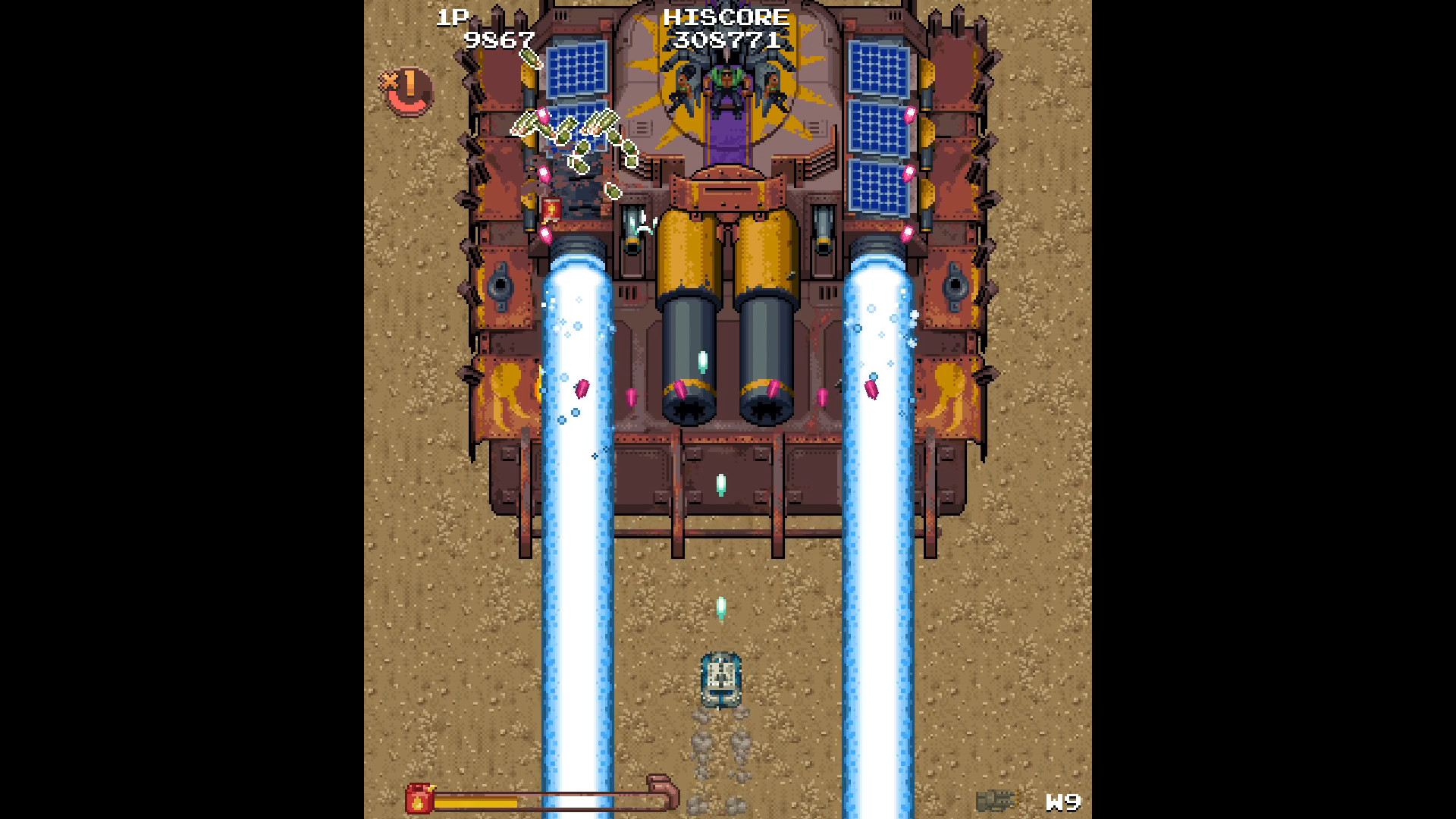Click the extra life counter icon

[406, 89]
